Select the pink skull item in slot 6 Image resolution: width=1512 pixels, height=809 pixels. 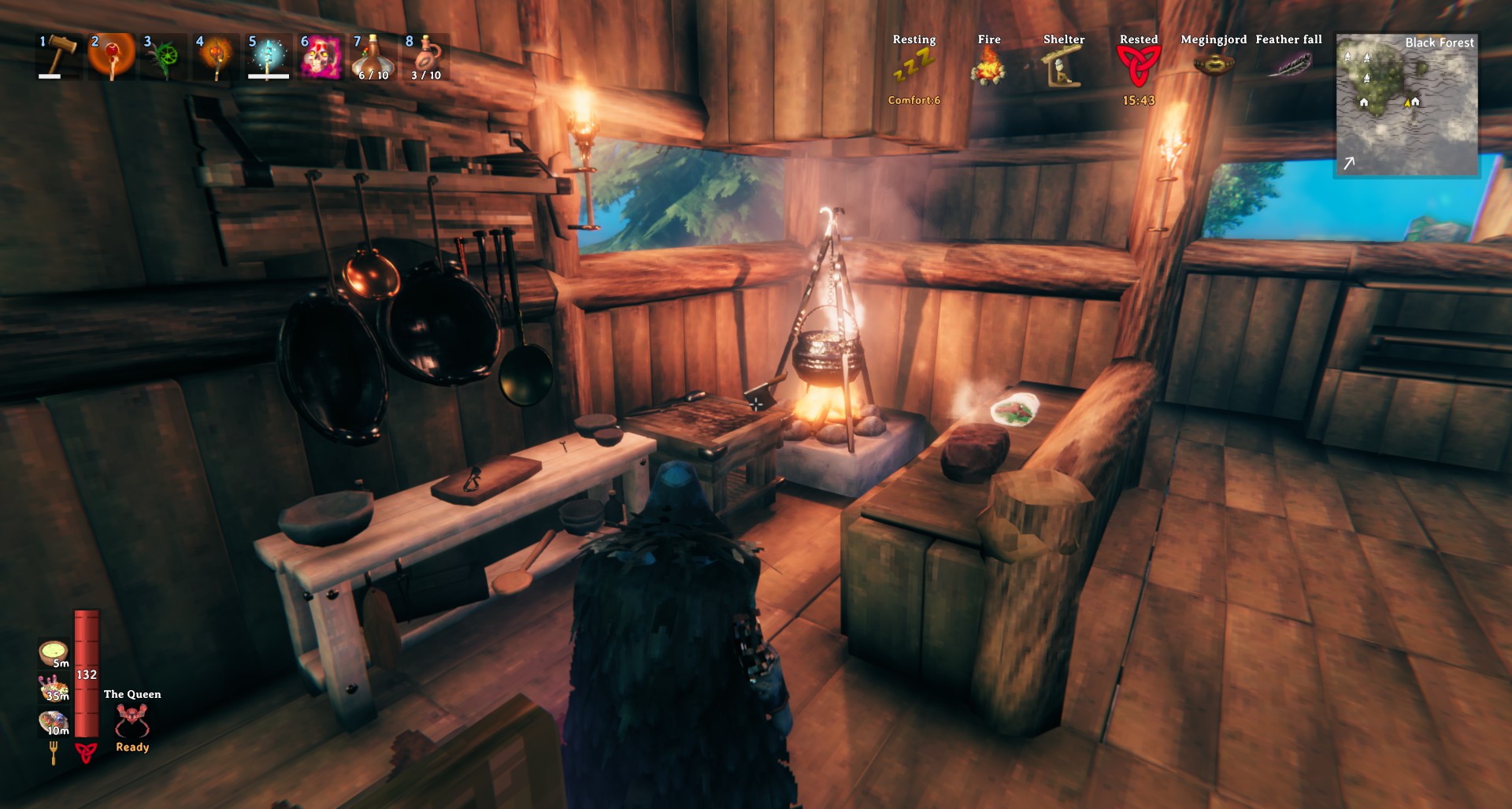click(321, 56)
